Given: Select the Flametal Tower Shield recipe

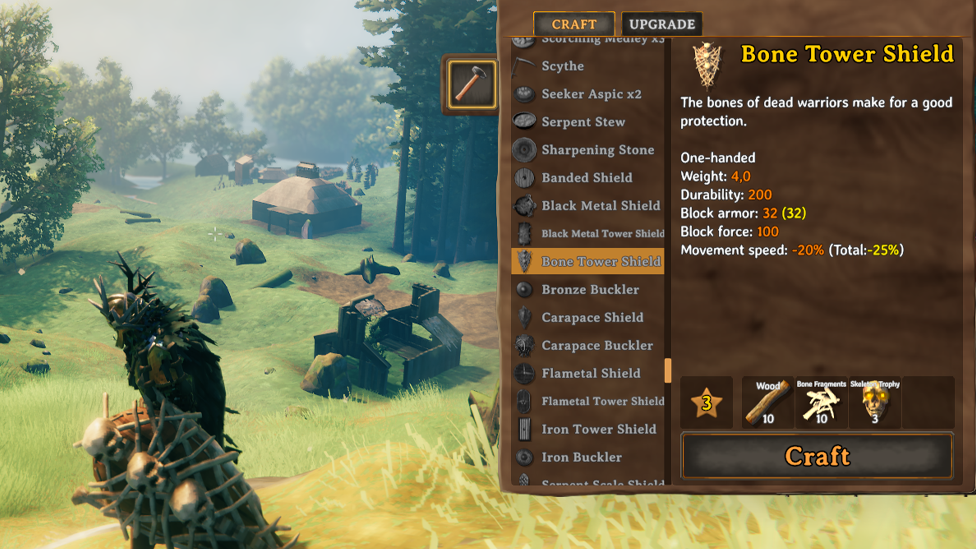Looking at the screenshot, I should pyautogui.click(x=602, y=402).
